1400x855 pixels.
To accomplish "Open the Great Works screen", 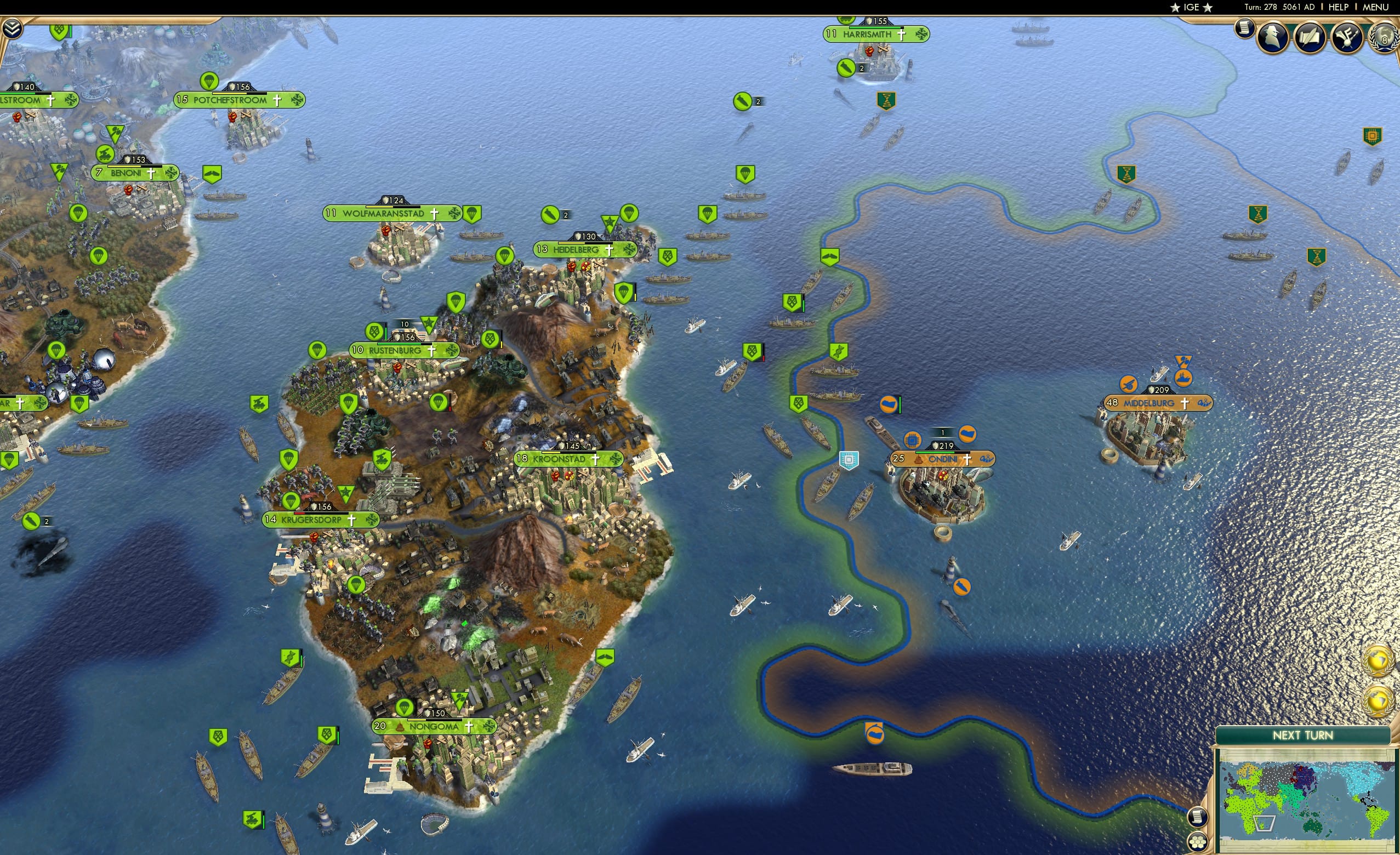I will click(1311, 37).
